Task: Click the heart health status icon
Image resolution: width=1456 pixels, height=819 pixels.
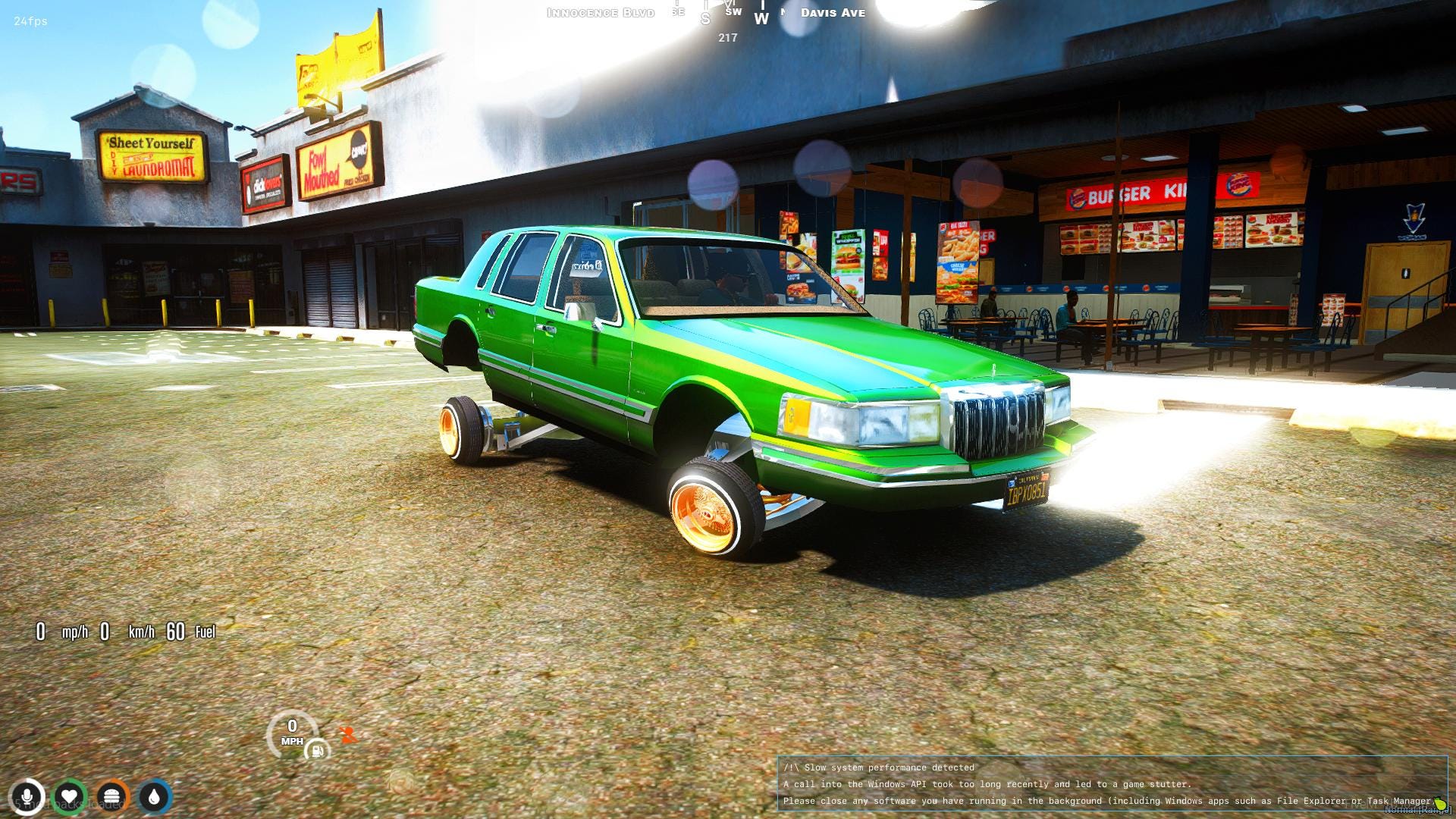Action: (69, 795)
